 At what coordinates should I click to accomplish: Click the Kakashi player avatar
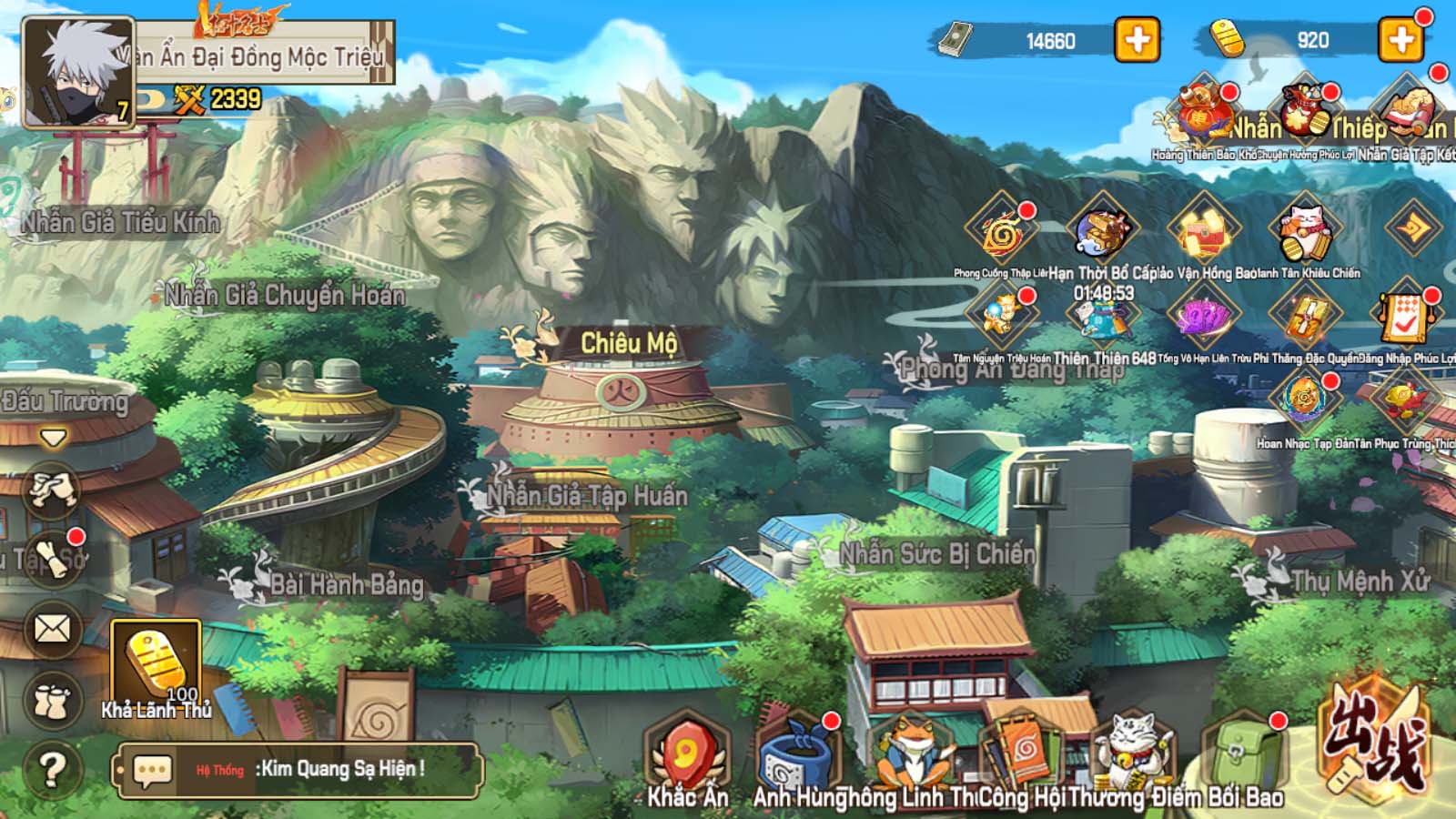(x=77, y=71)
